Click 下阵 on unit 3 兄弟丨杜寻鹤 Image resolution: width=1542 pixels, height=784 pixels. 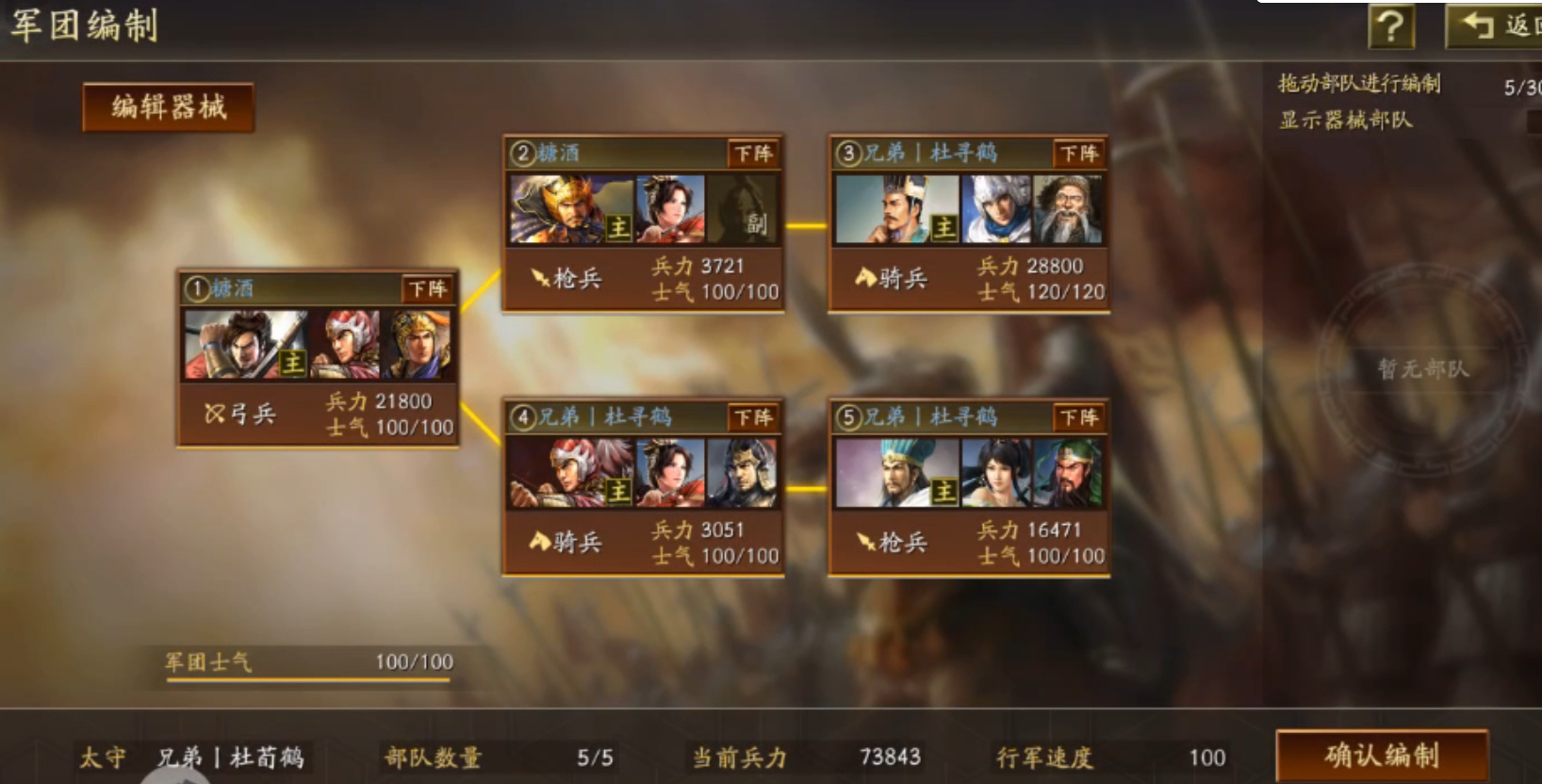point(1077,154)
